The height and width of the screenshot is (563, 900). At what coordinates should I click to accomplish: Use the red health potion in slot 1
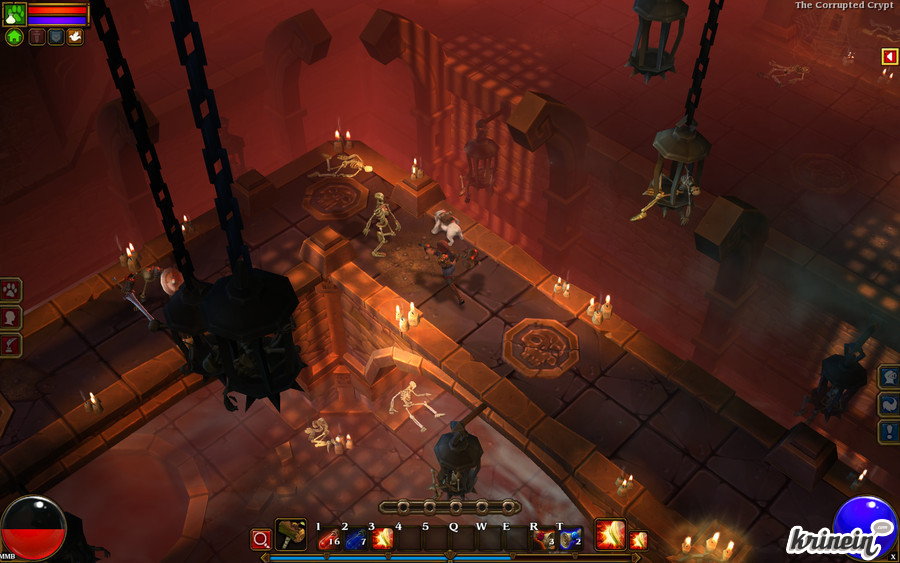pyautogui.click(x=328, y=540)
